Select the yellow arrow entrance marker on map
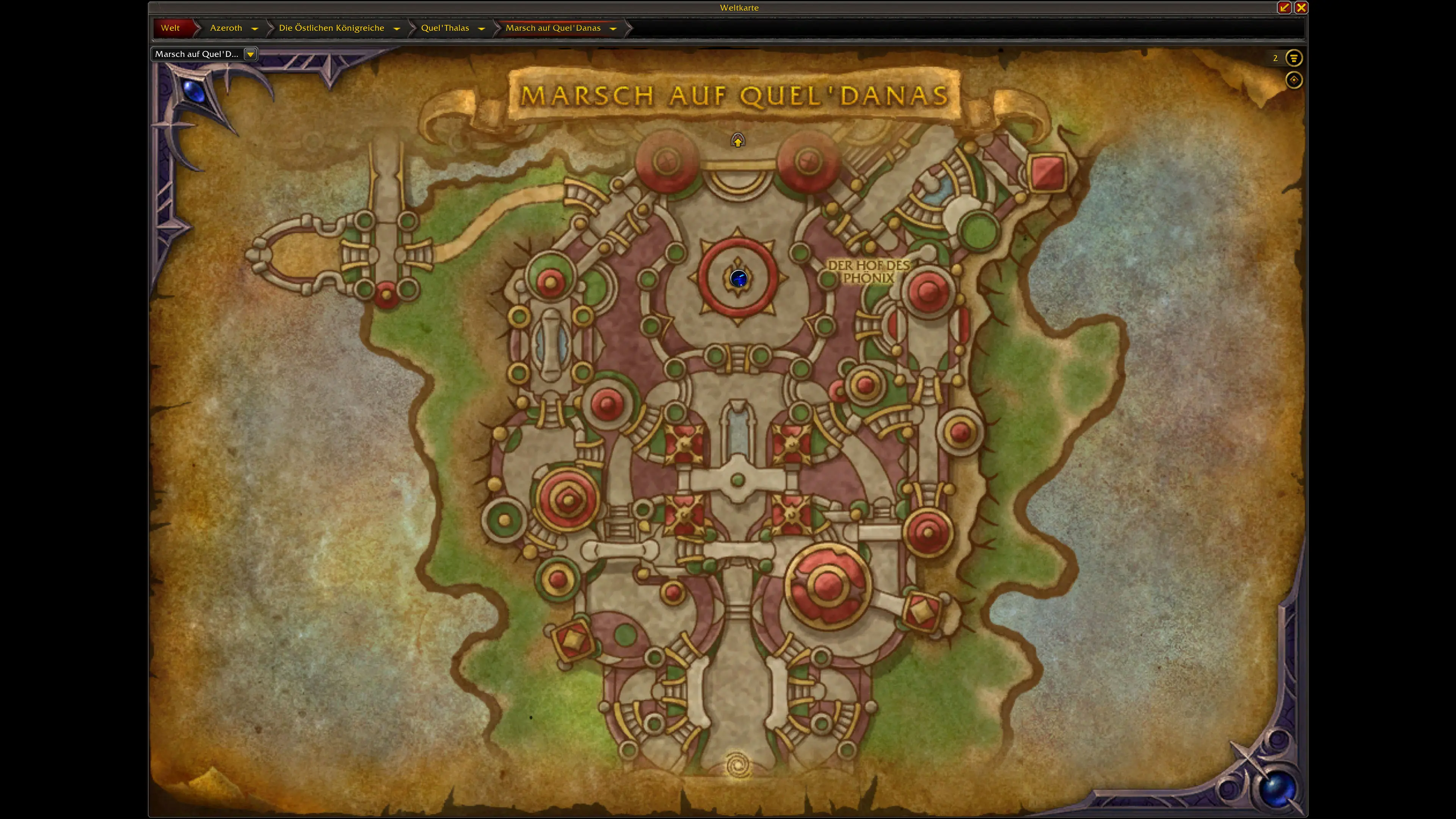Viewport: 1456px width, 819px height. click(737, 140)
